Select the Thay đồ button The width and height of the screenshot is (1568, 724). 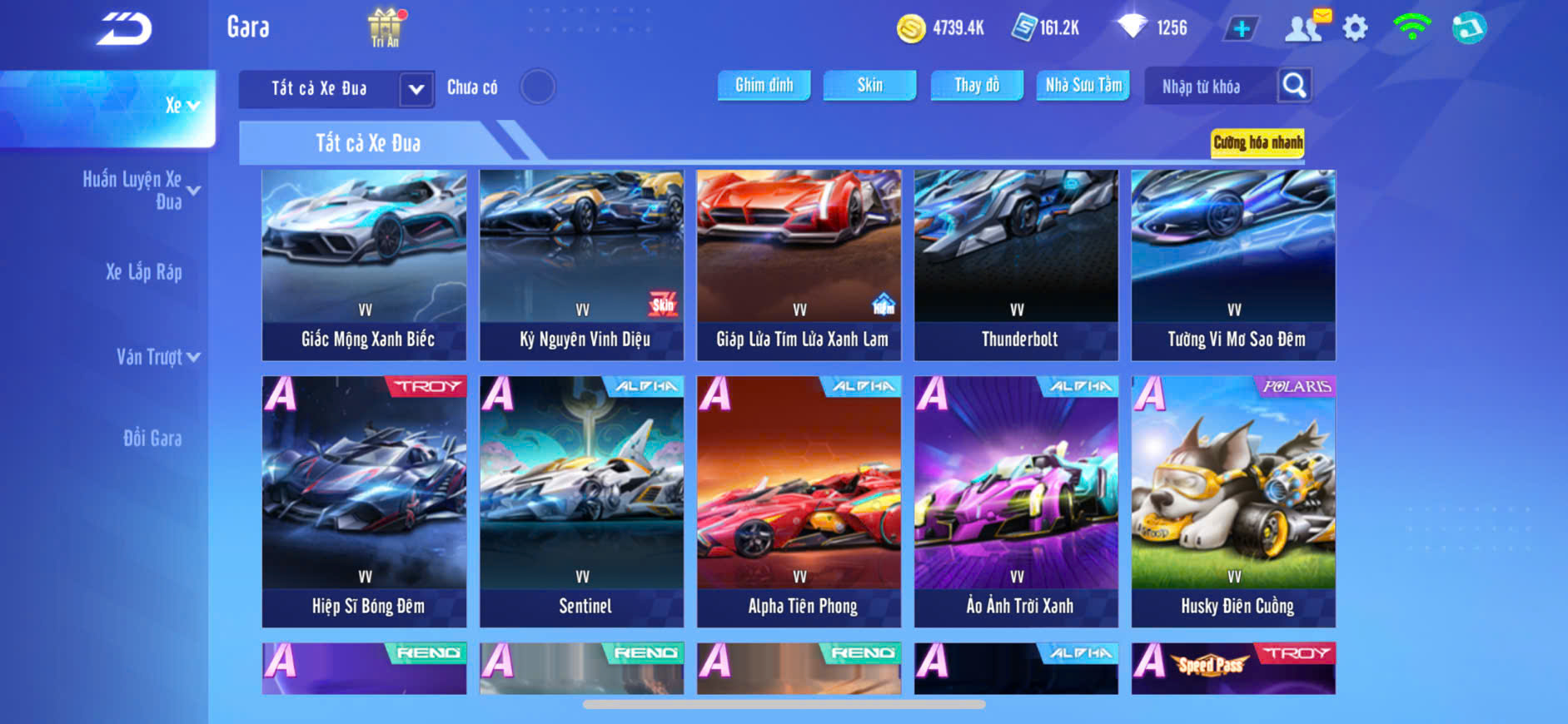976,85
